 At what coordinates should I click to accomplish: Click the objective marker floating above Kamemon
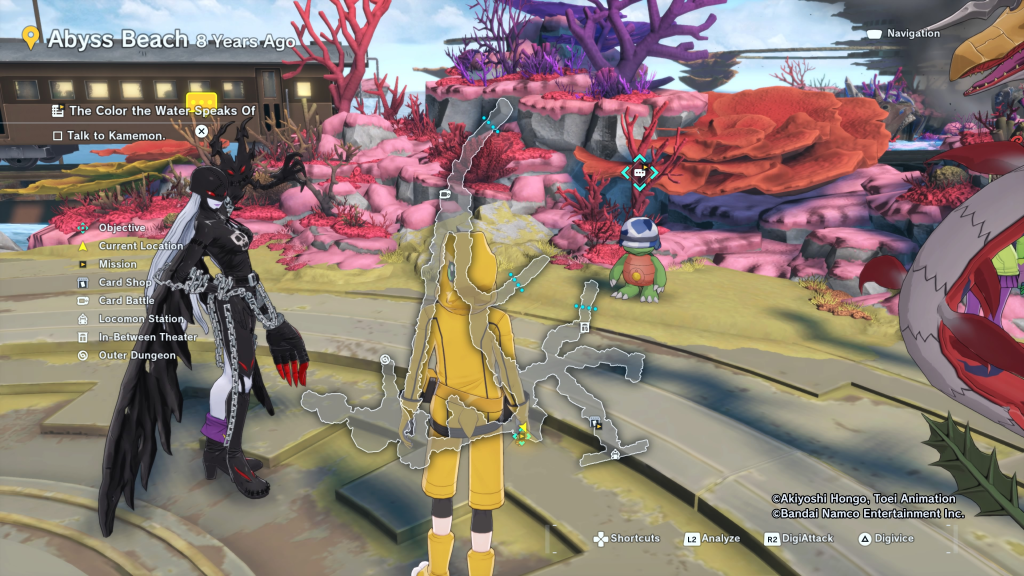coord(638,172)
